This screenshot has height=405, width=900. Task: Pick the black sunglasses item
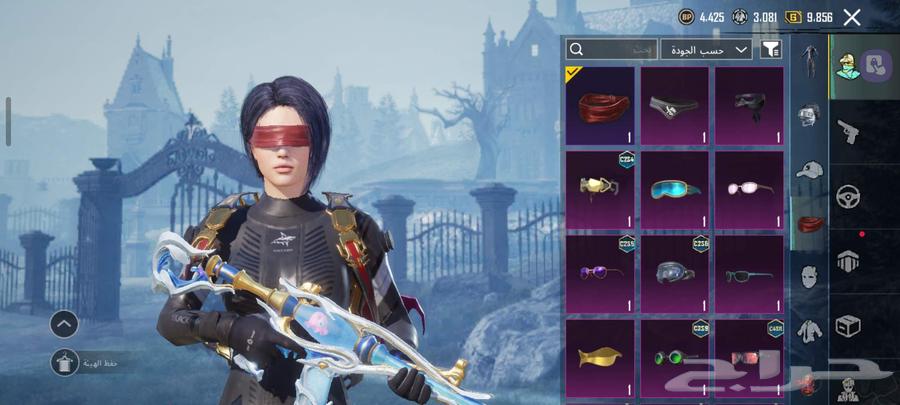click(748, 272)
